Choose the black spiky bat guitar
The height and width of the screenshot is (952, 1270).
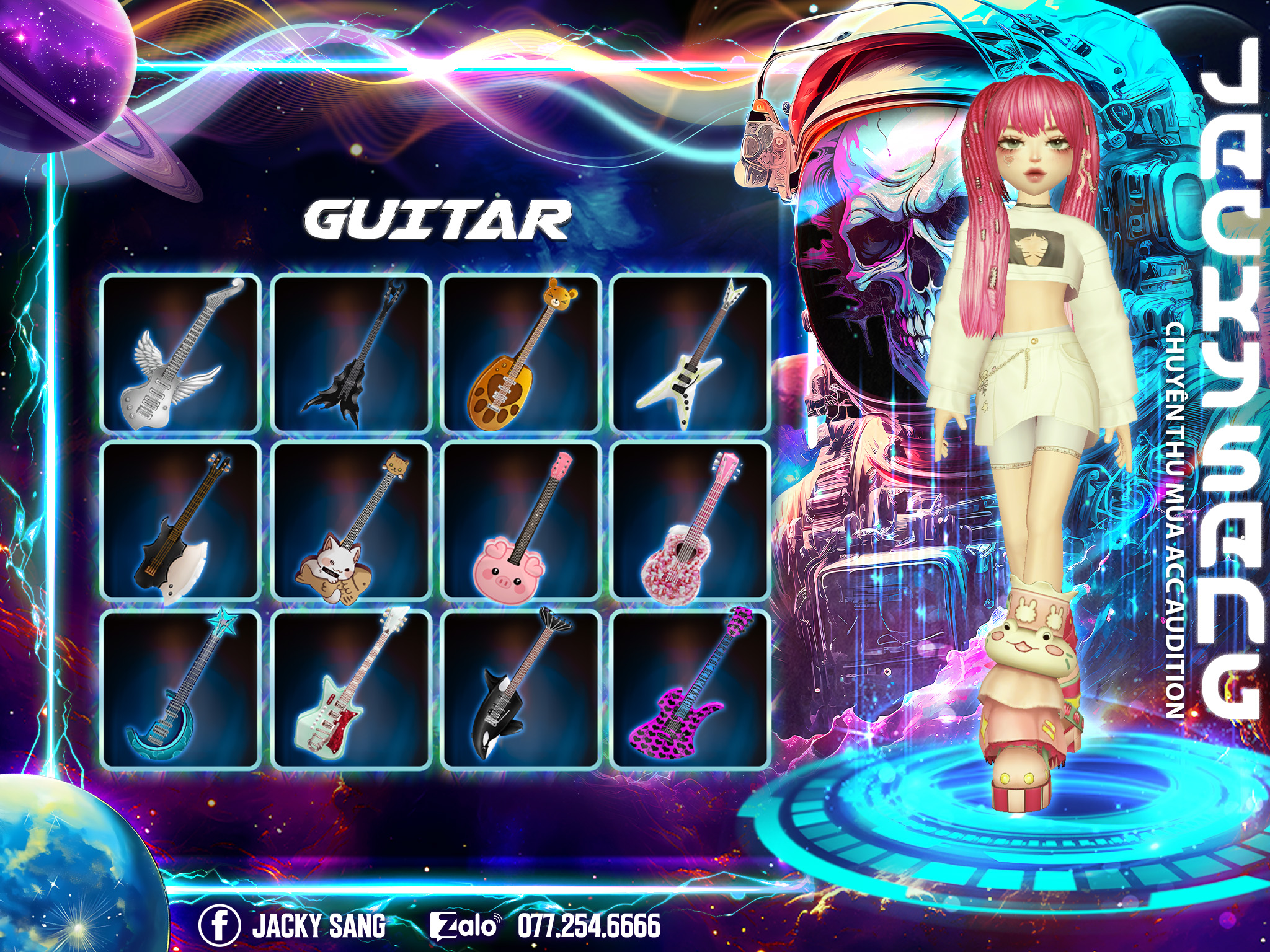pos(351,353)
